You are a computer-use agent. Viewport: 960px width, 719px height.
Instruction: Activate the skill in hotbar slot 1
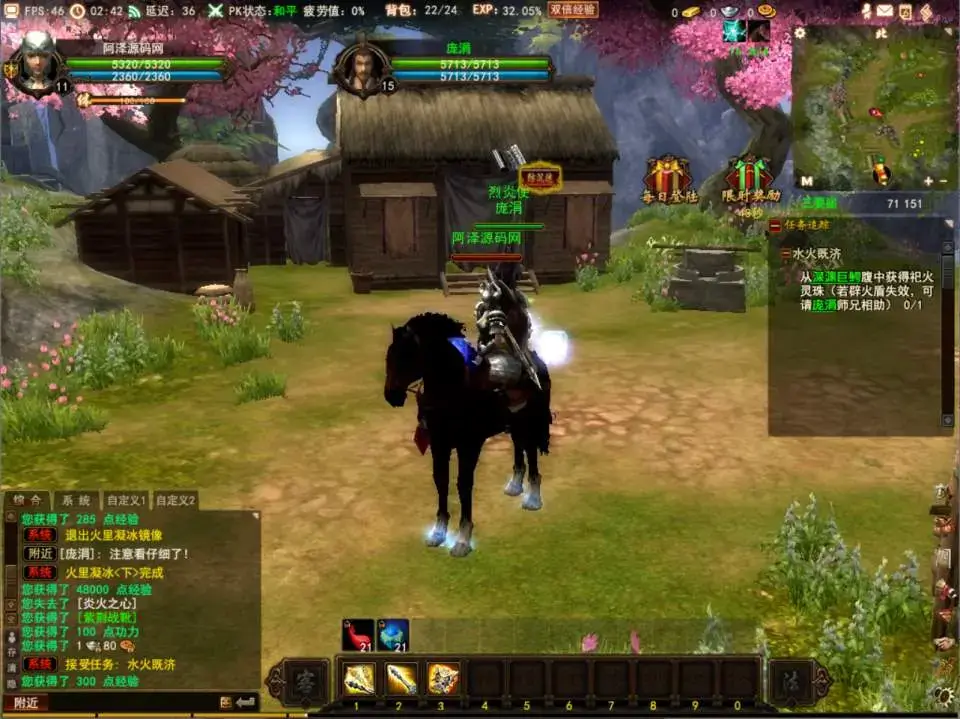(x=358, y=678)
